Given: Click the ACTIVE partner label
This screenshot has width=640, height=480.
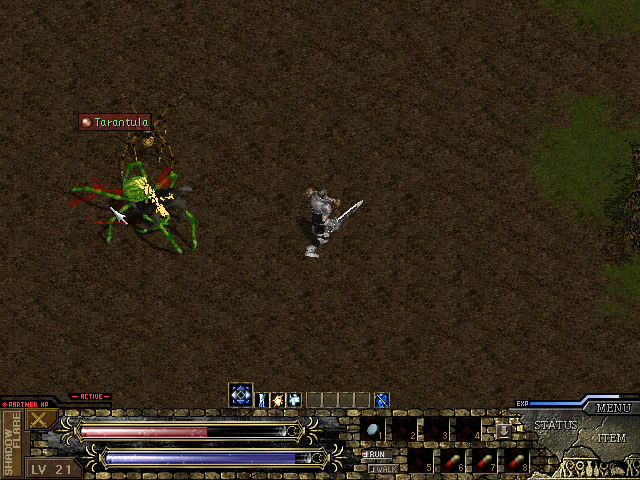Looking at the screenshot, I should click(90, 397).
